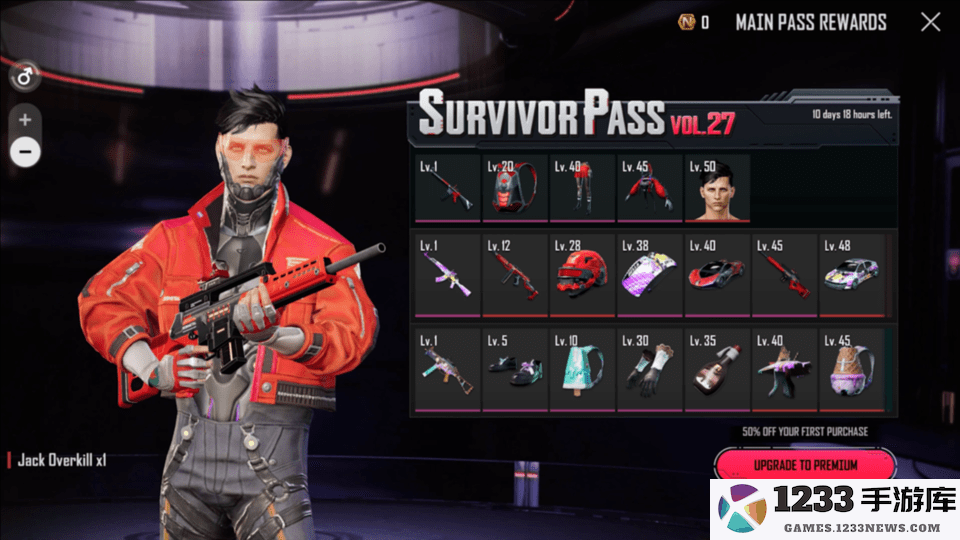Open Main Pass Rewards
Screen dimensions: 960x540
[x=811, y=22]
